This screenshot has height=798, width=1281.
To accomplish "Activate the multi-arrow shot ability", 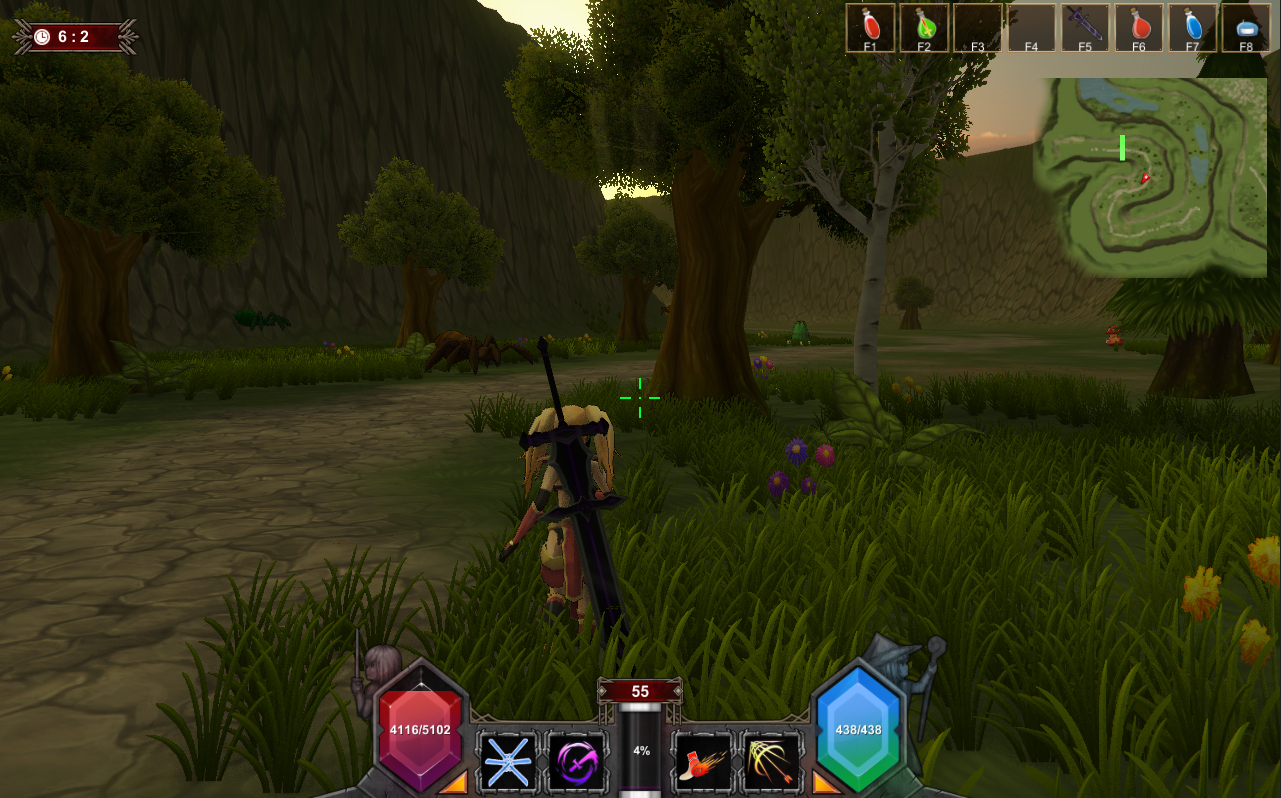I will [x=770, y=763].
